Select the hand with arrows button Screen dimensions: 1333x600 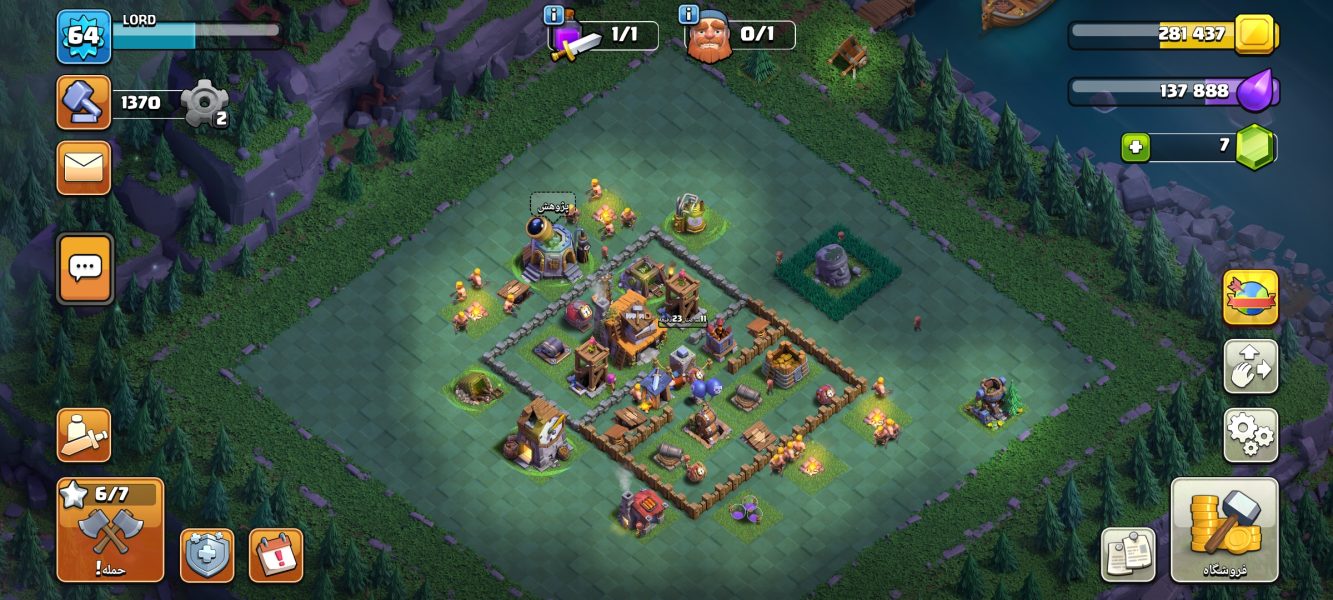coord(1250,366)
